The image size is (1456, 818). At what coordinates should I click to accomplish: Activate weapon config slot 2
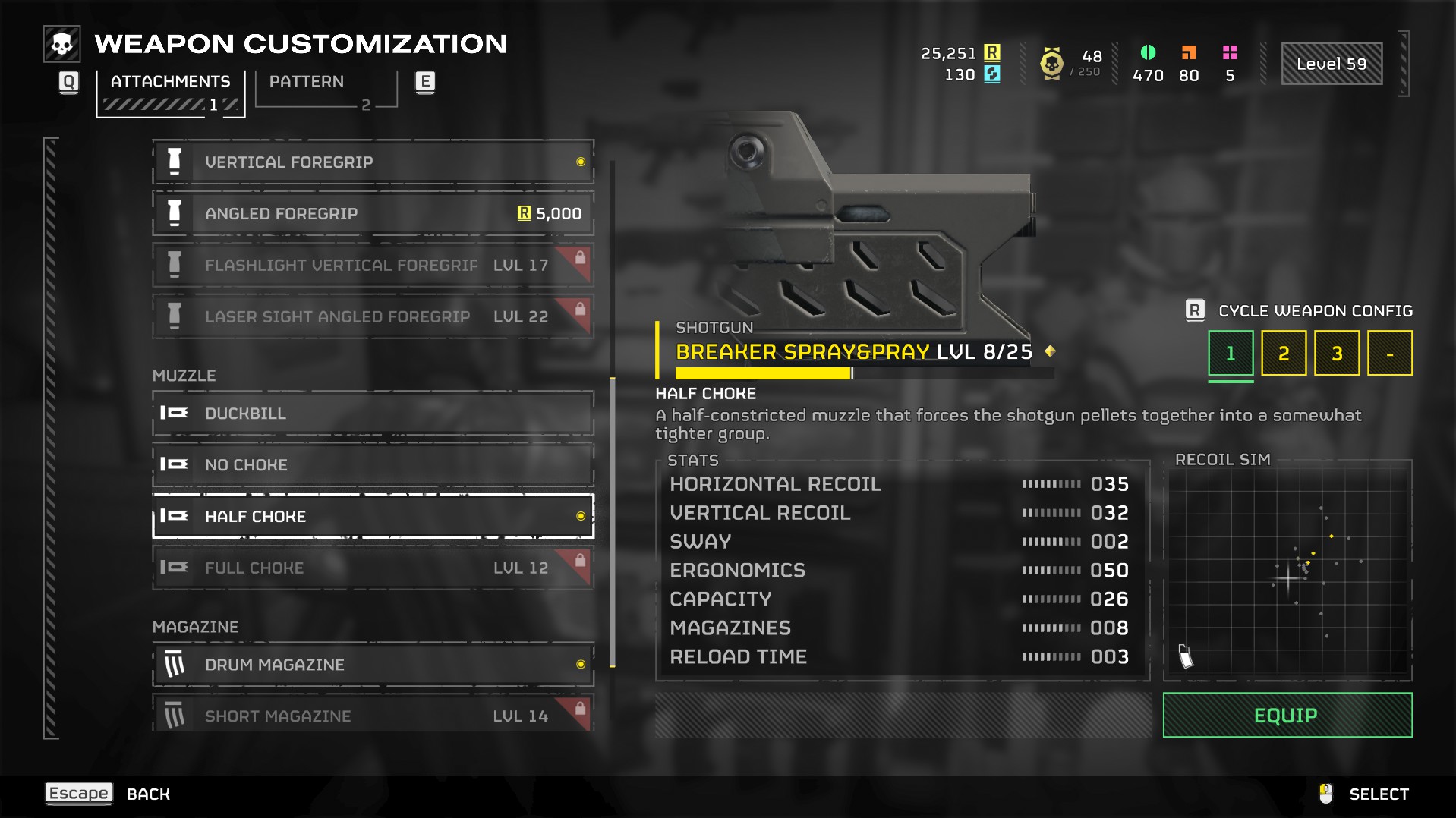pos(1284,354)
